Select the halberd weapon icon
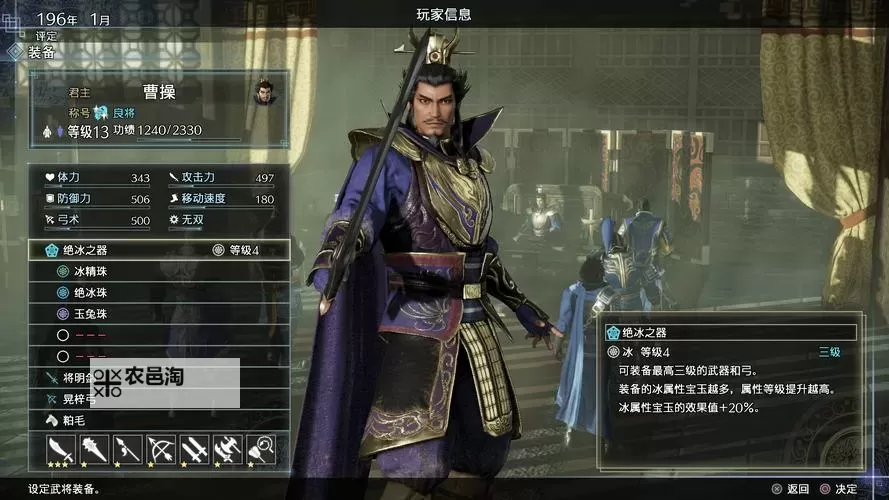 click(227, 449)
